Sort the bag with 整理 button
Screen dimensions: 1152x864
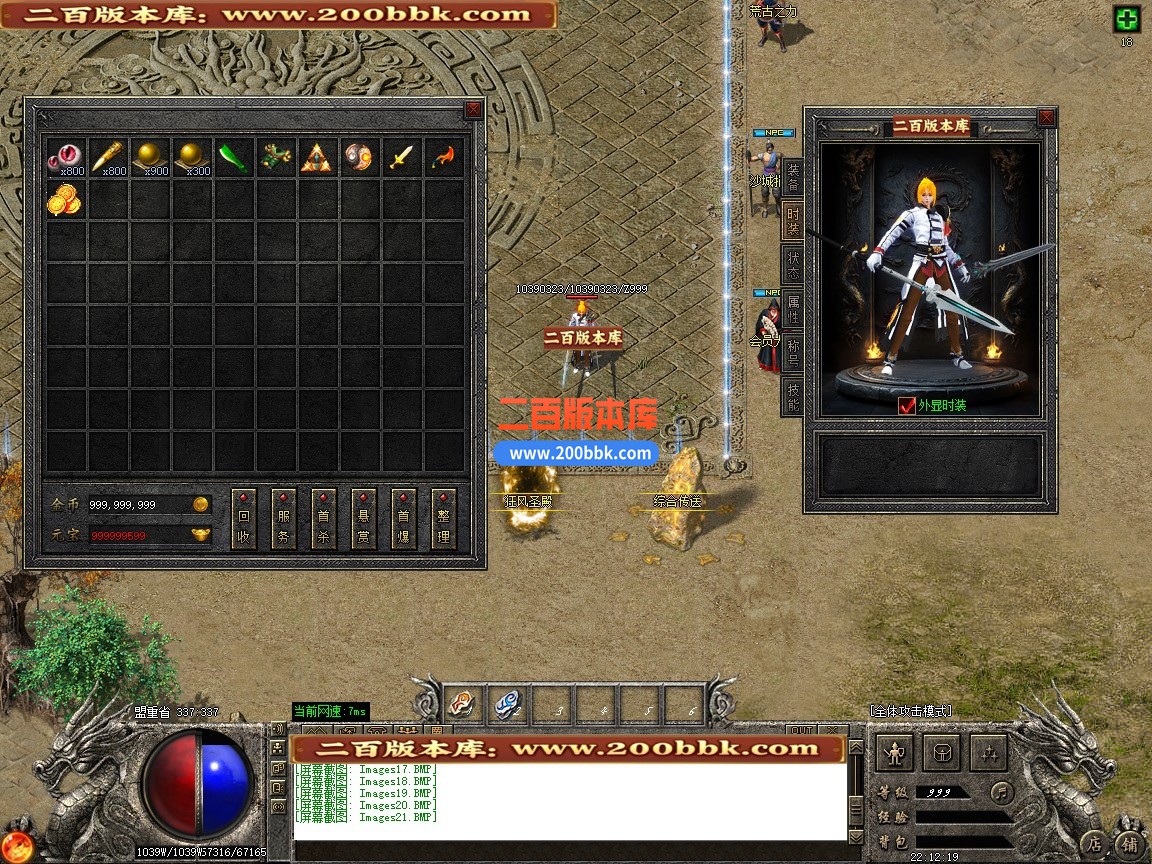pyautogui.click(x=444, y=519)
